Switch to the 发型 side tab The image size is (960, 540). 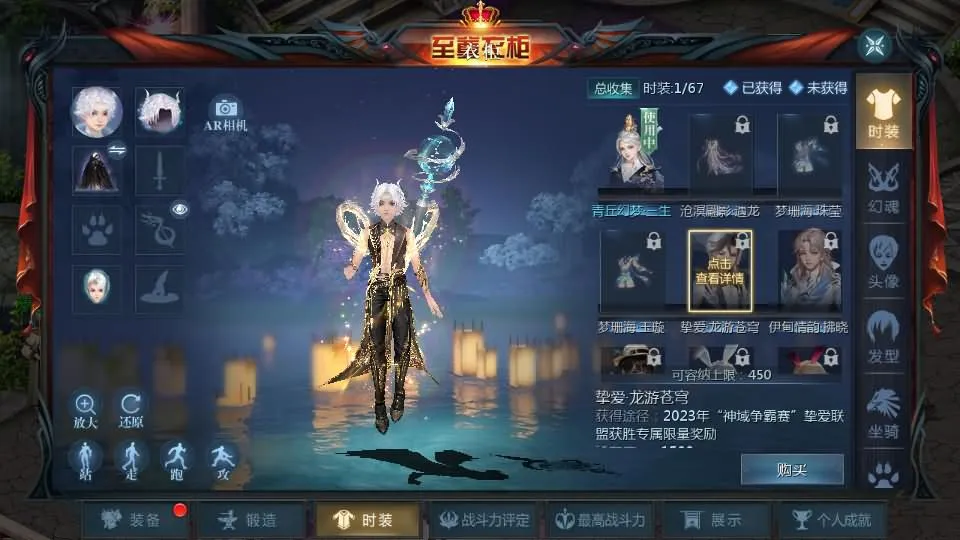(x=883, y=336)
